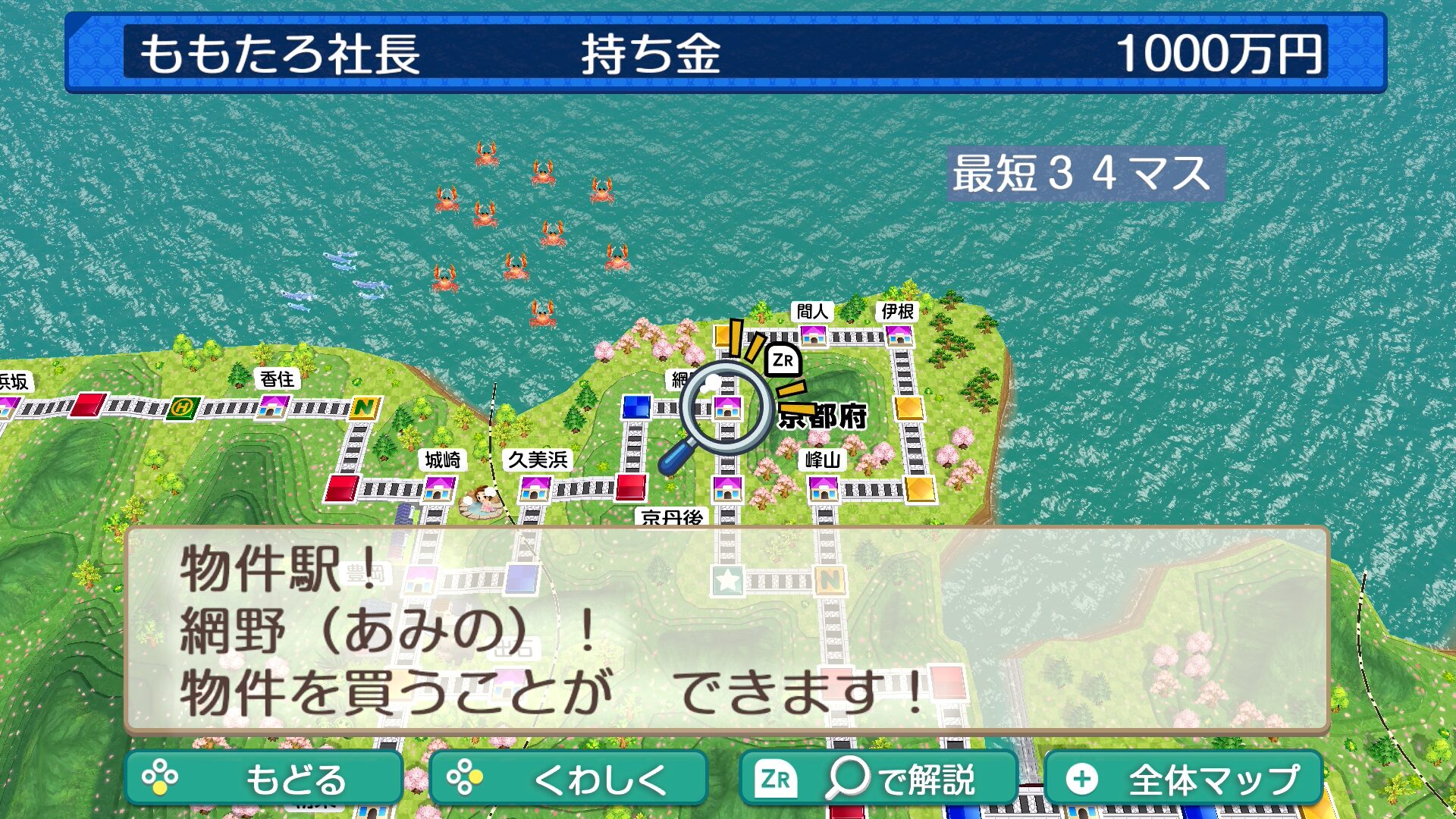
Task: Click the 物件駅 dialogue message box
Action: 726,629
